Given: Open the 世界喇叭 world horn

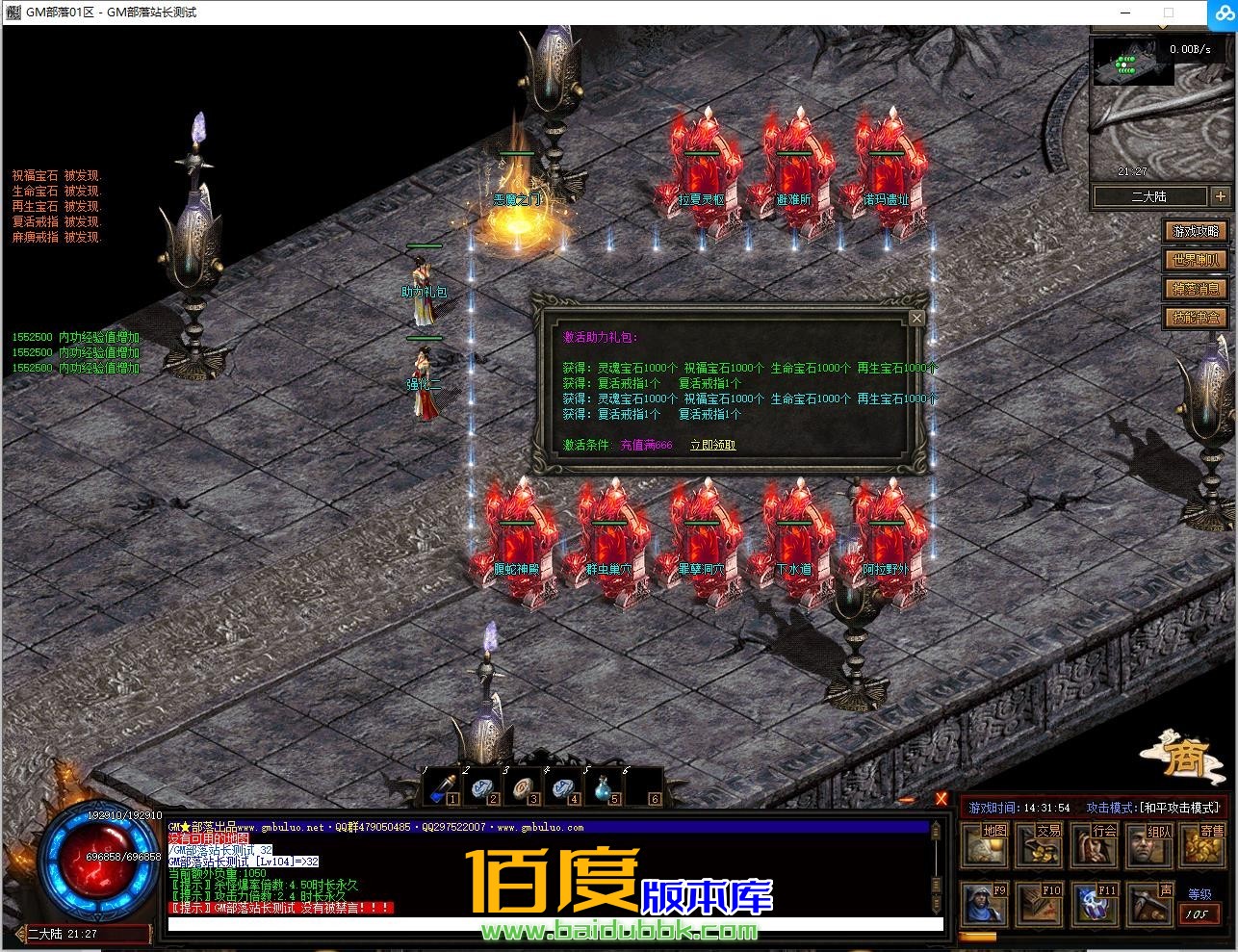Looking at the screenshot, I should coord(1196,260).
